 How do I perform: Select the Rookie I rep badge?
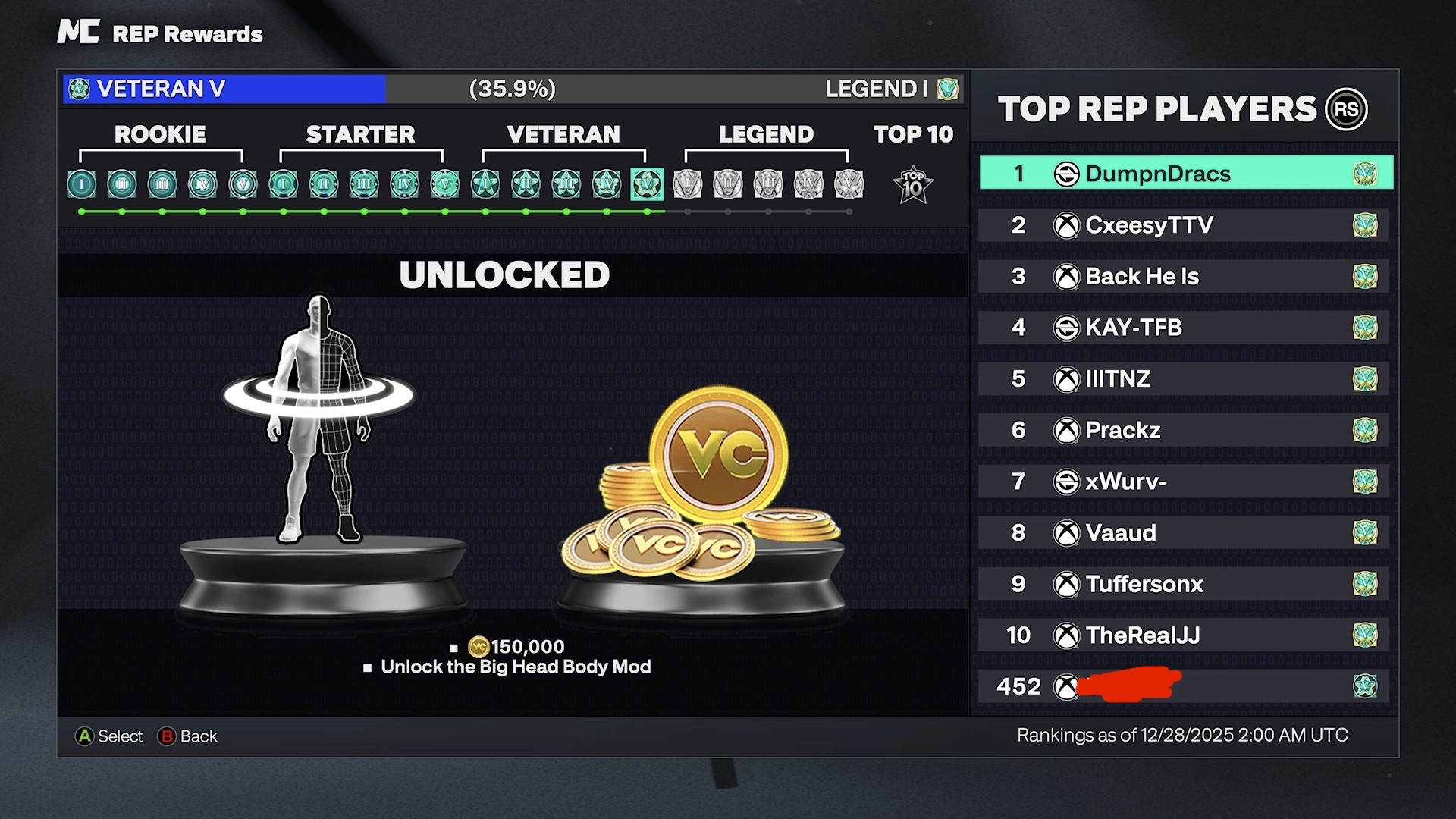[81, 184]
